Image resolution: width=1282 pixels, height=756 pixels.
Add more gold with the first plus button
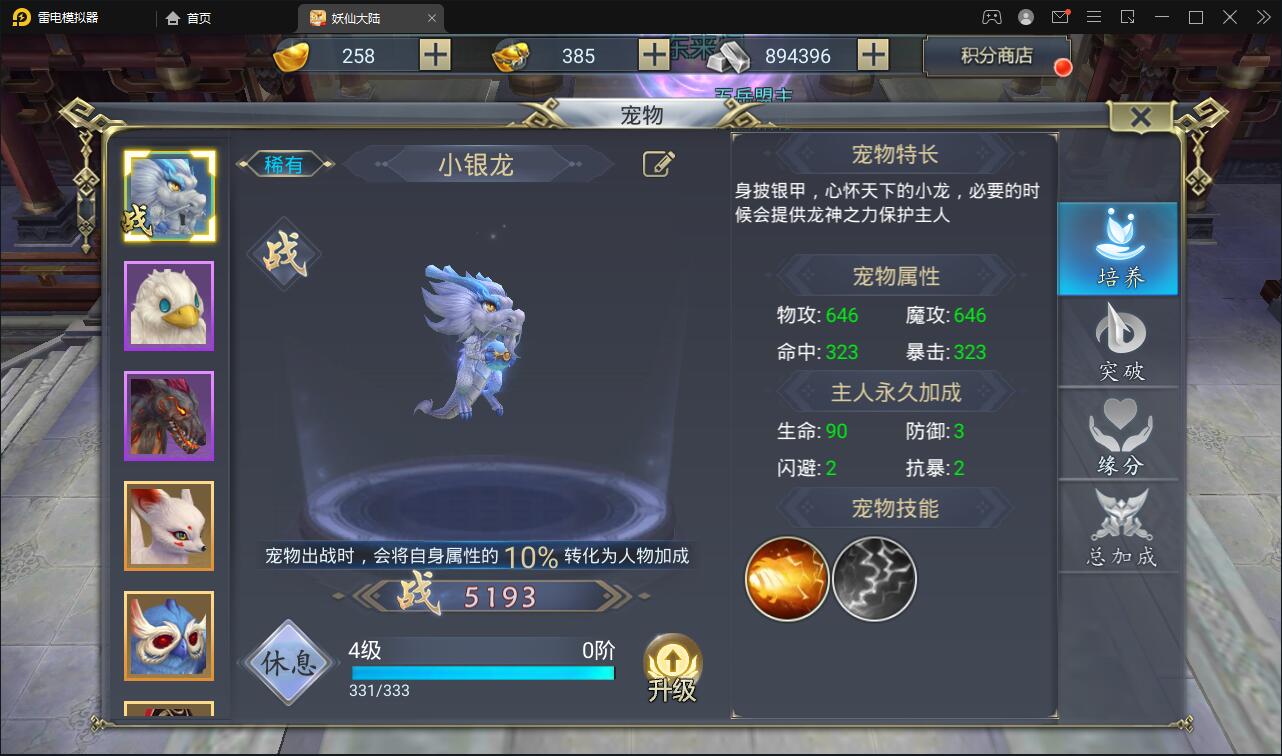pos(433,56)
